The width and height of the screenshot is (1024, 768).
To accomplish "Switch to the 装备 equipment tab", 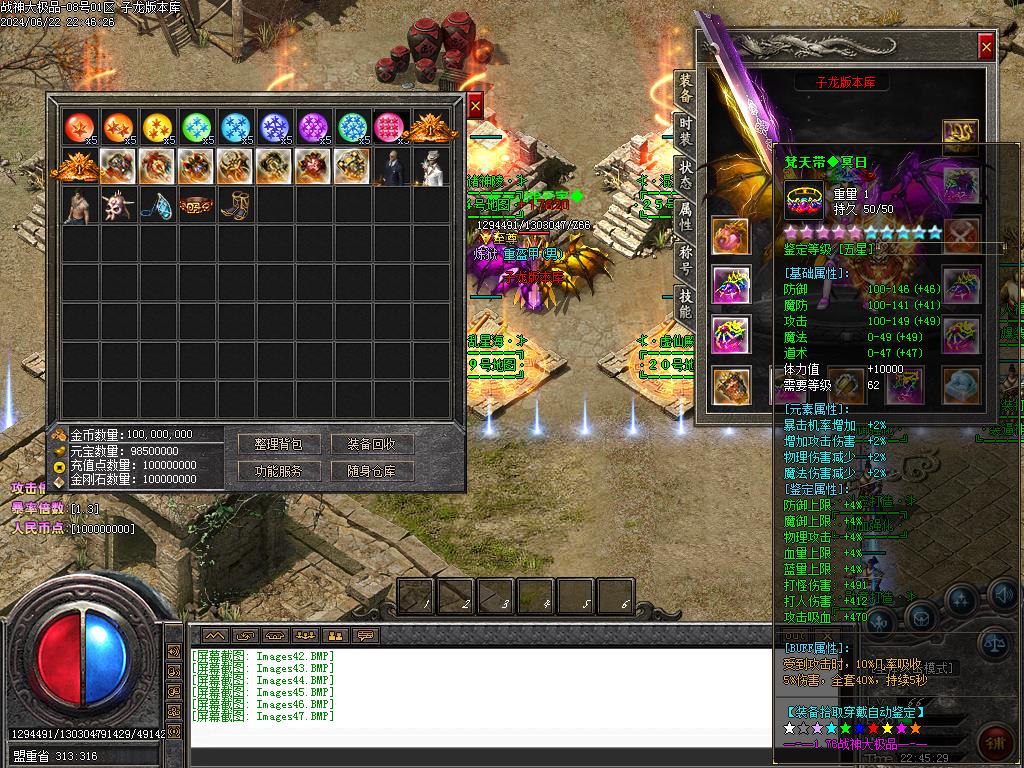I will [x=685, y=88].
